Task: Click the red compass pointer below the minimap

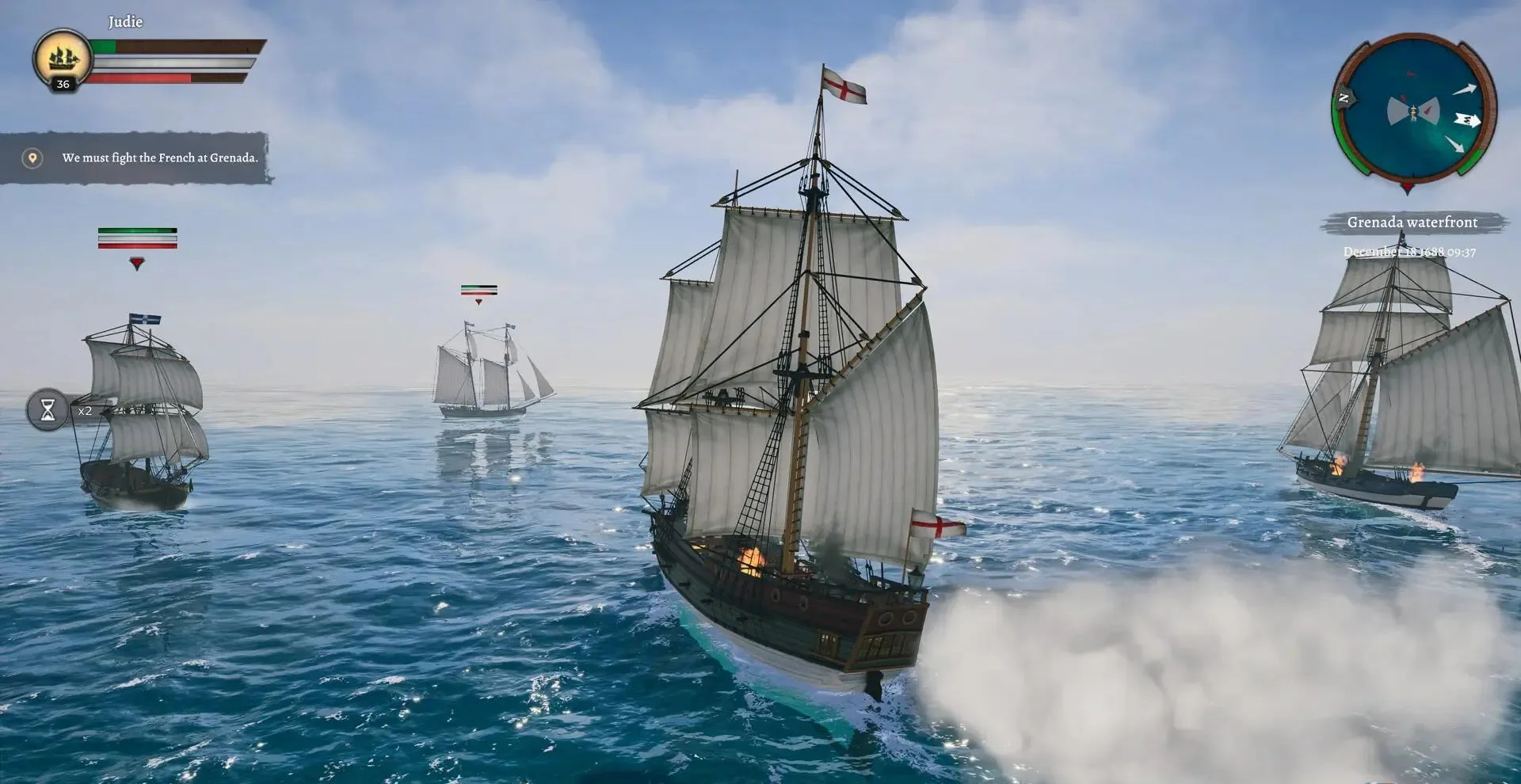Action: pos(1407,189)
